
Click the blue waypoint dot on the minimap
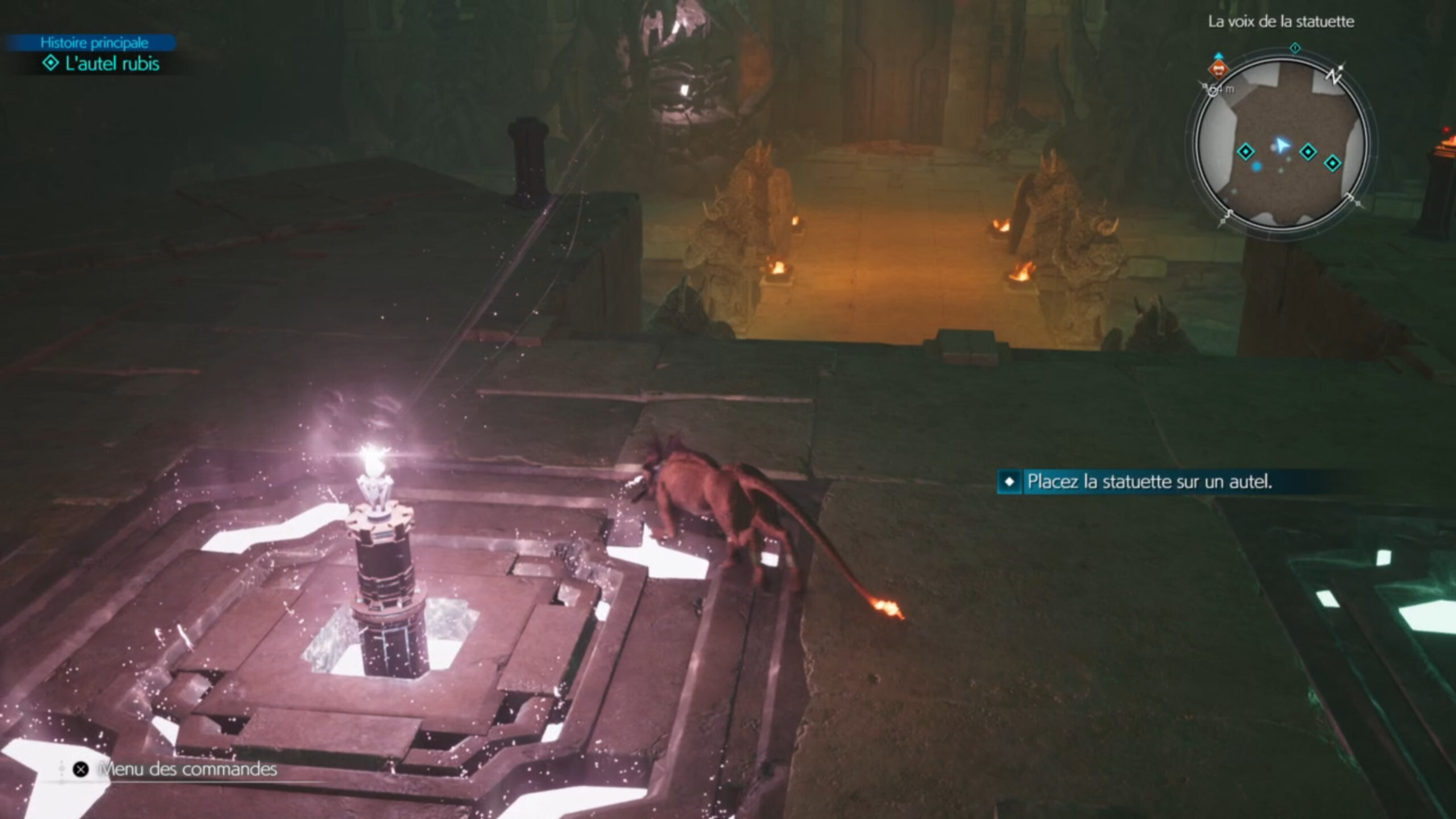[x=1257, y=166]
